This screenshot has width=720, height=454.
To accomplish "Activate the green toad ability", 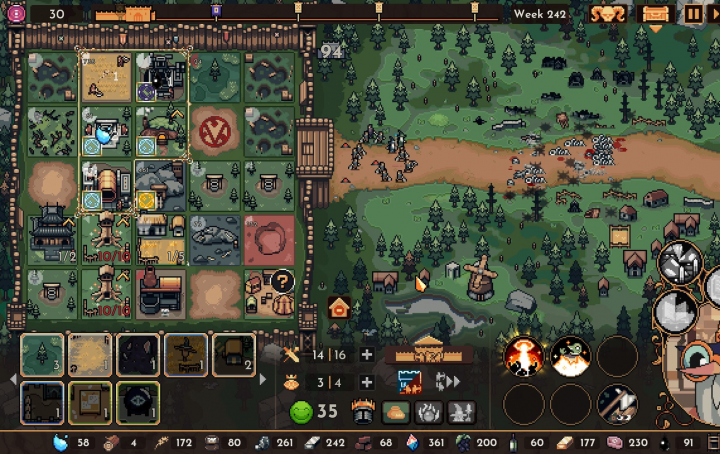I will [570, 356].
